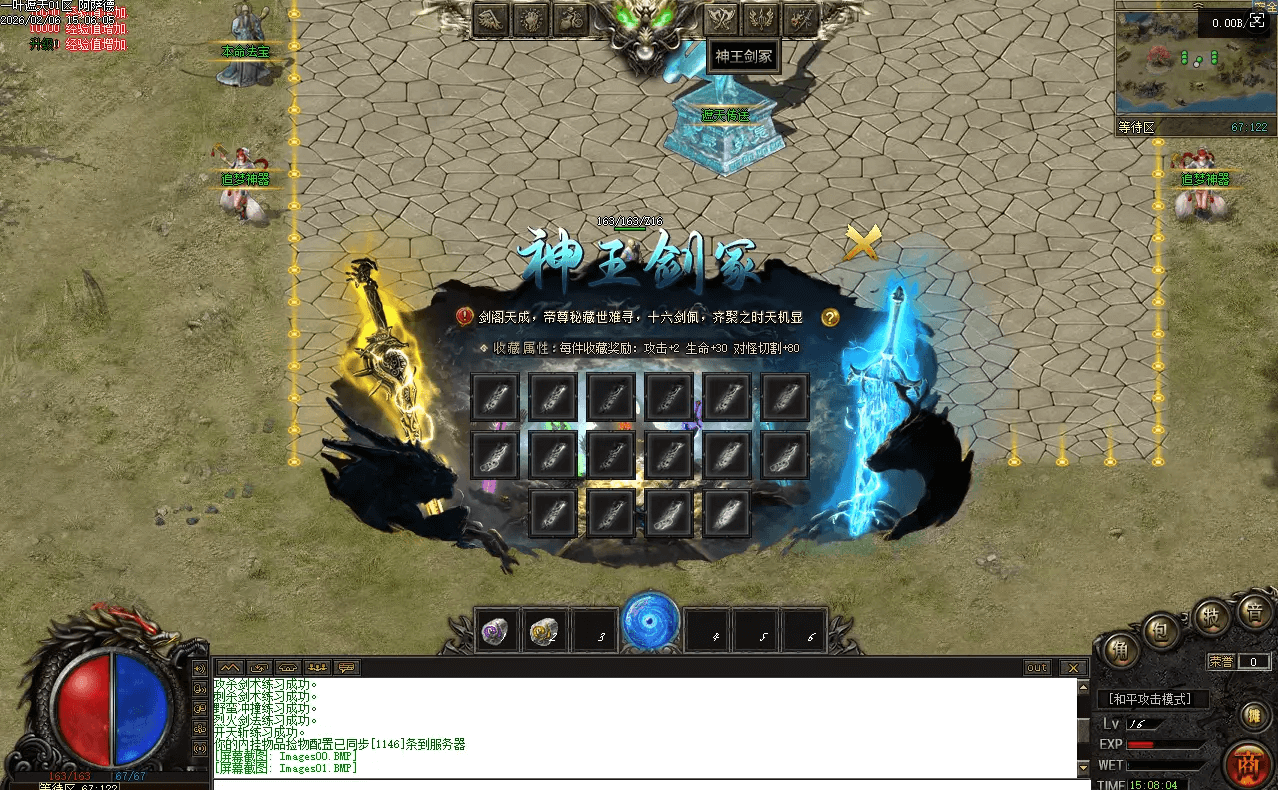Use the yellow scroll in hotbar slot two
Image resolution: width=1278 pixels, height=790 pixels.
pos(545,631)
